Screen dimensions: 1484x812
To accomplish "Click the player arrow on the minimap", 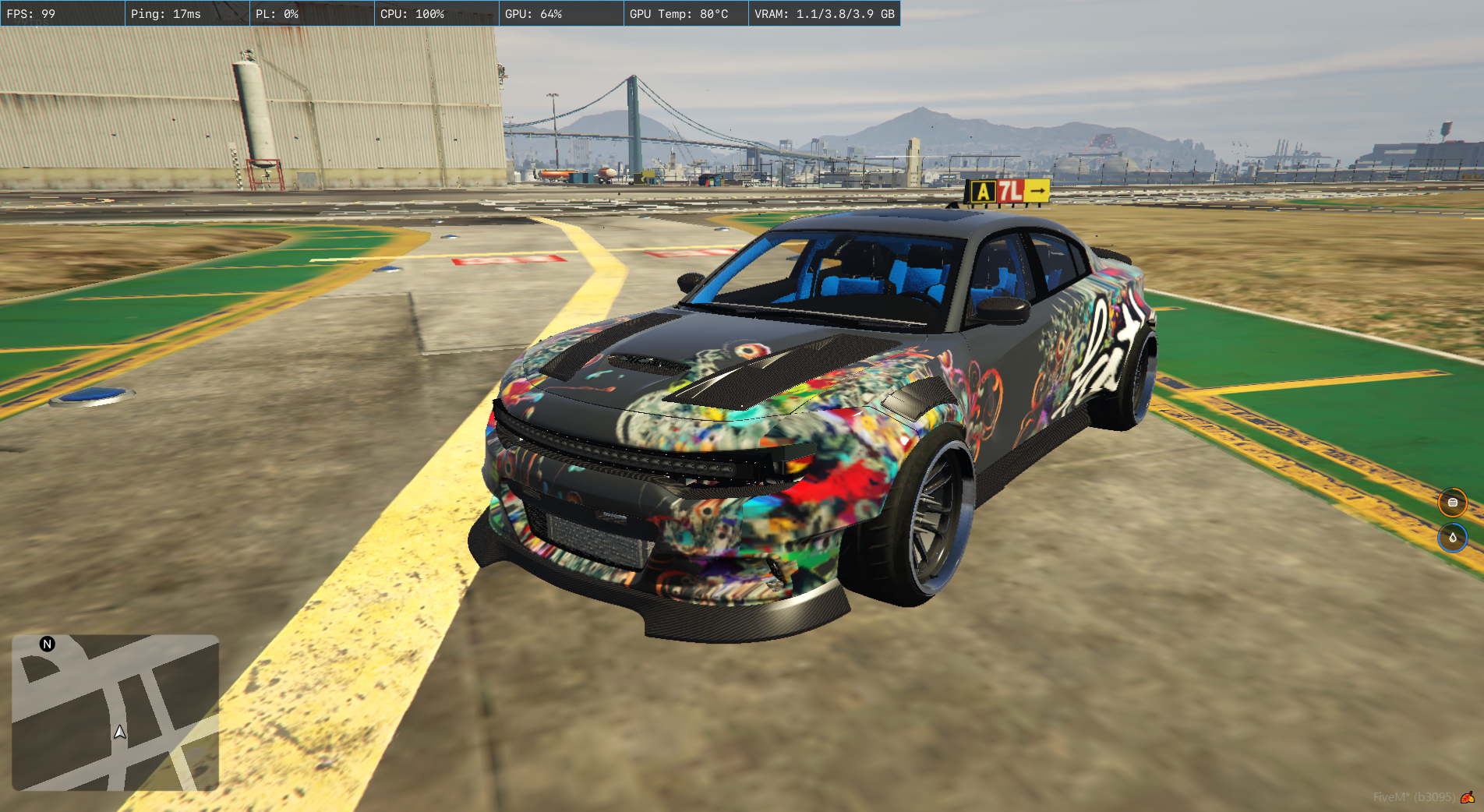I will coord(120,732).
